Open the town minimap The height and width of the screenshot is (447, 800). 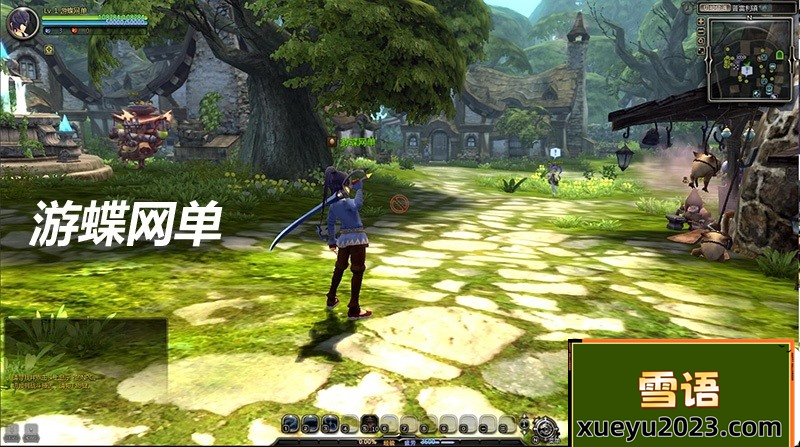pos(751,58)
